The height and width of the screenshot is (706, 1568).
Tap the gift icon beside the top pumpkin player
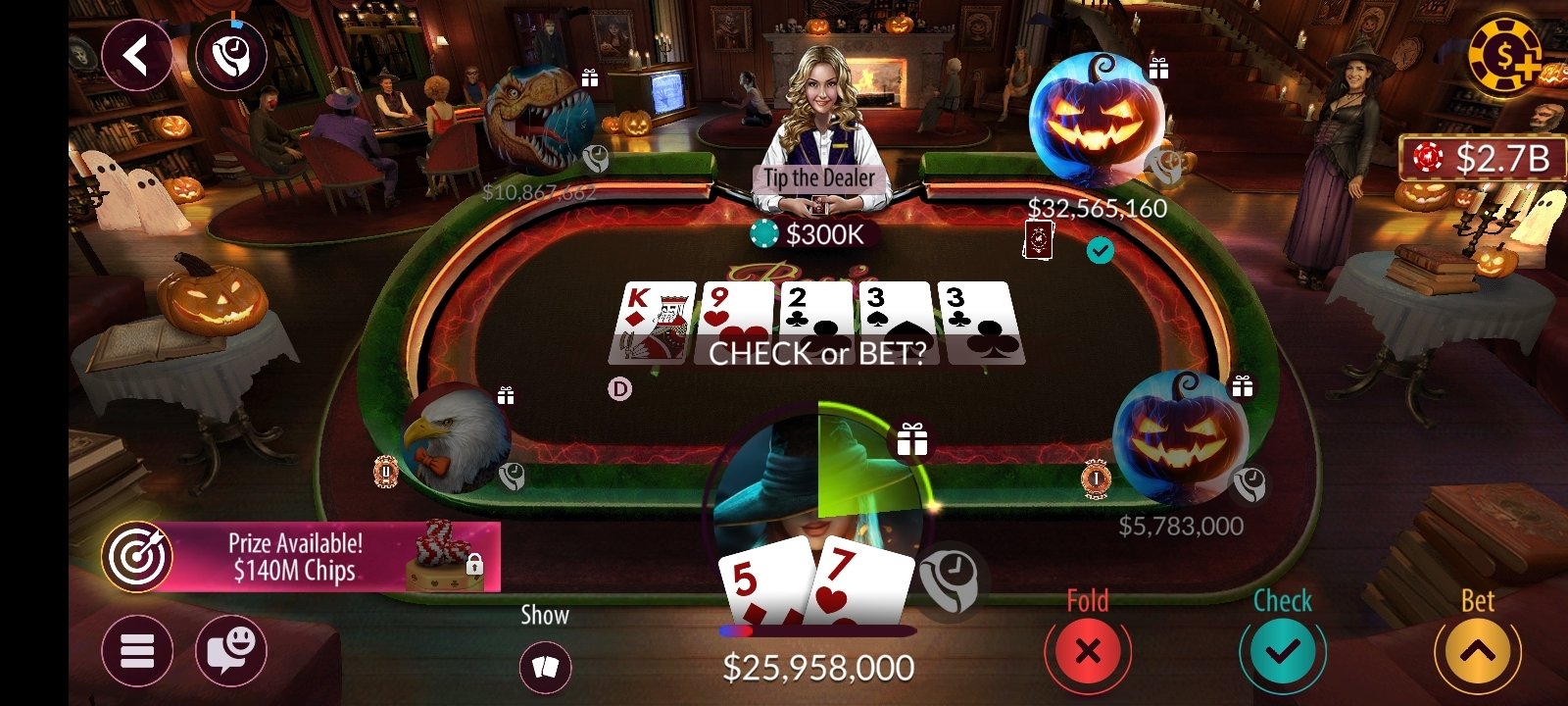1158,70
